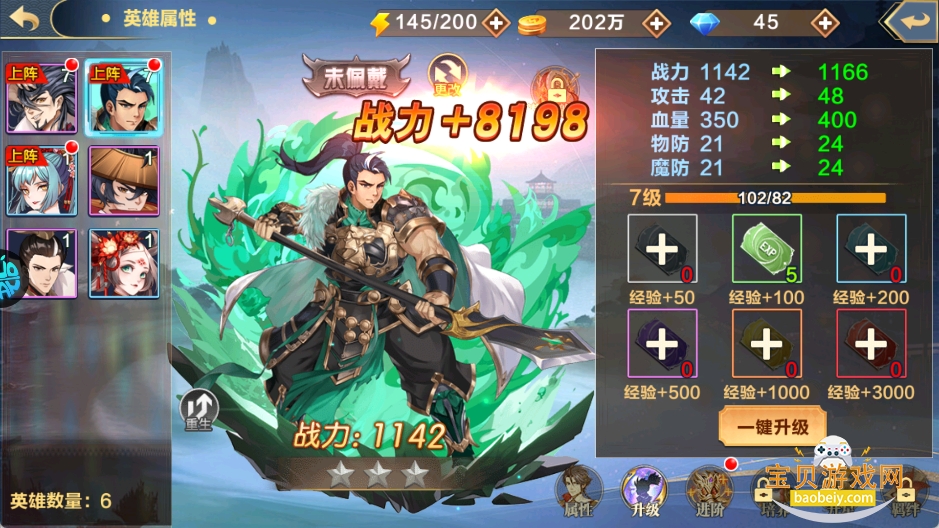The height and width of the screenshot is (528, 939).
Task: Add diamonds with the plus button
Action: [x=824, y=21]
